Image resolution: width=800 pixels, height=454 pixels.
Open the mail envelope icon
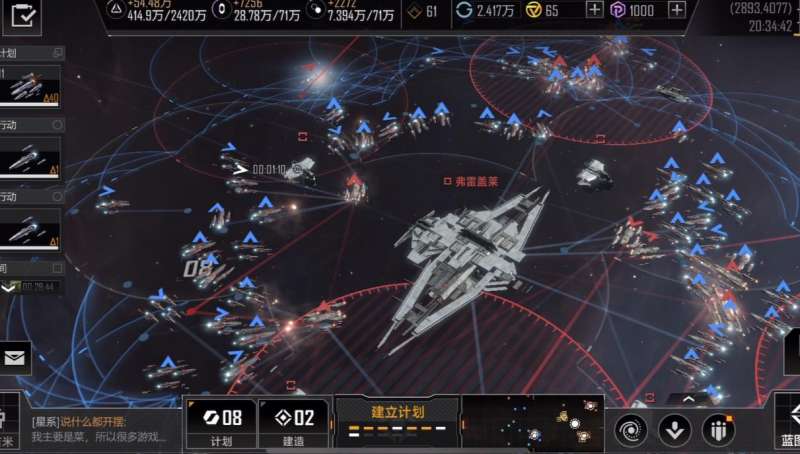(15, 357)
